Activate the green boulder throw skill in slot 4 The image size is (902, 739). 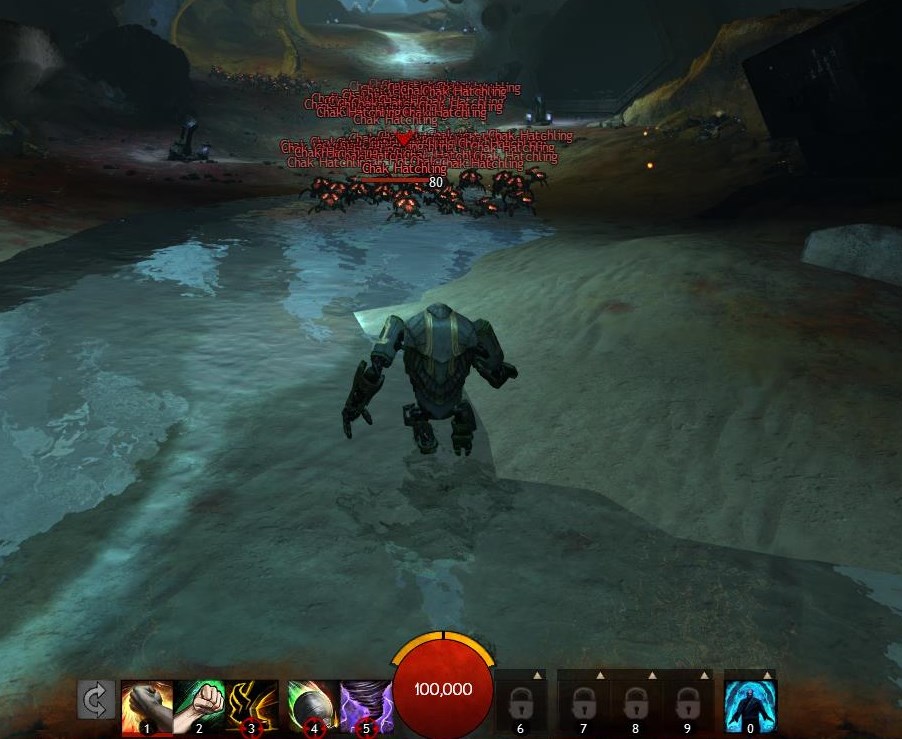pyautogui.click(x=313, y=704)
